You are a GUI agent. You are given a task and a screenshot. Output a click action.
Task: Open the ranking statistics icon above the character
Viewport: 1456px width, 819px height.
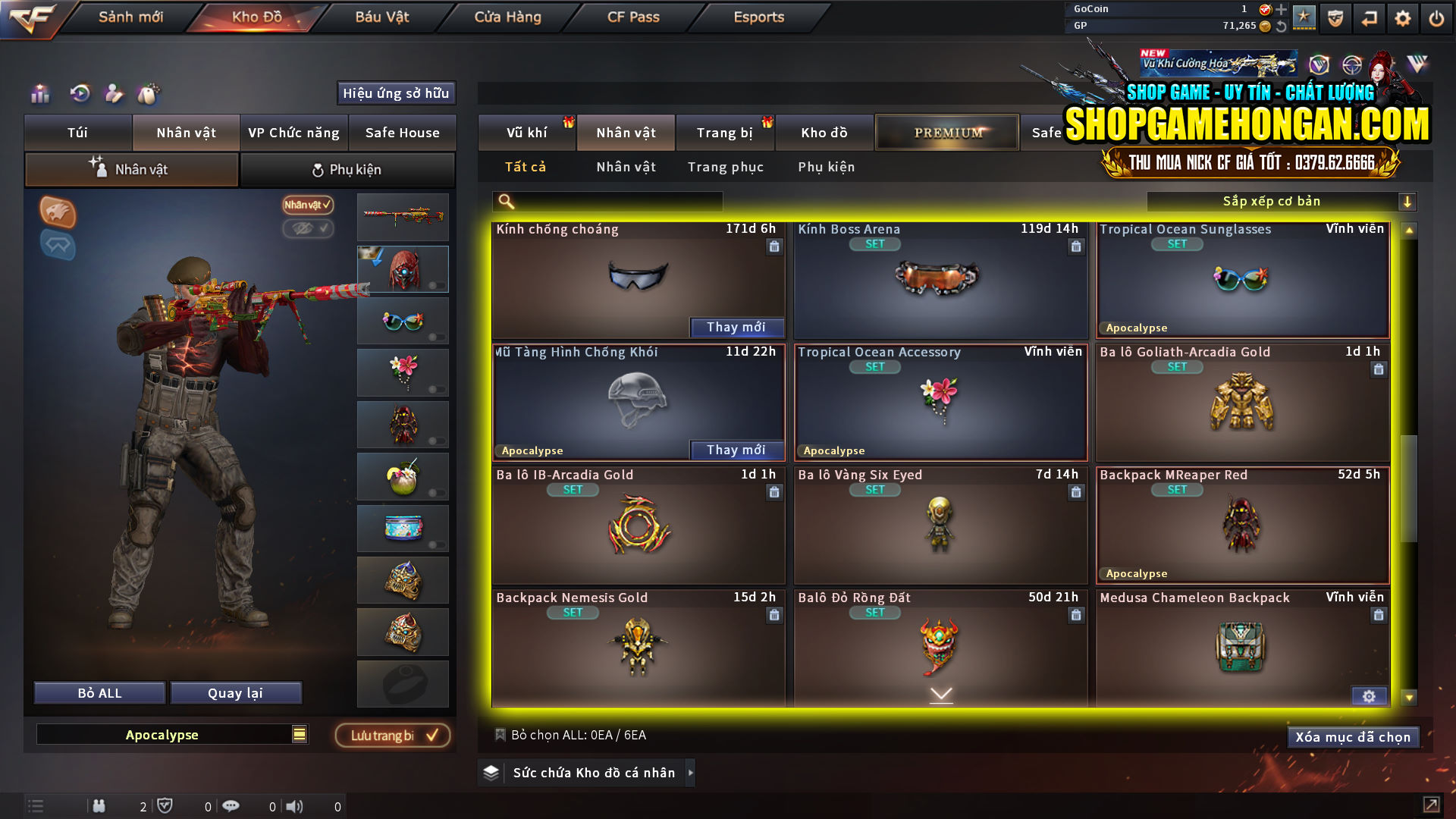coord(39,95)
